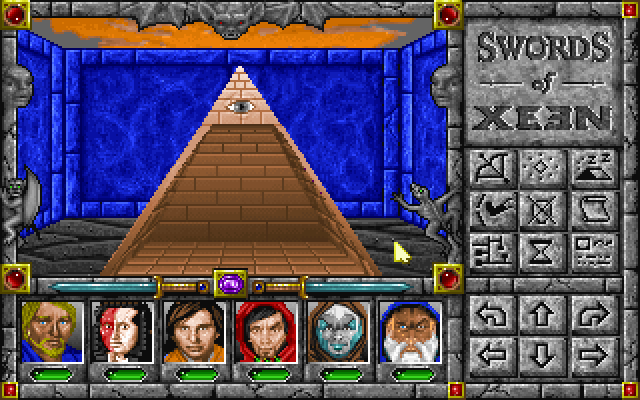
Task: Show the automap maze icon
Action: tap(493, 247)
